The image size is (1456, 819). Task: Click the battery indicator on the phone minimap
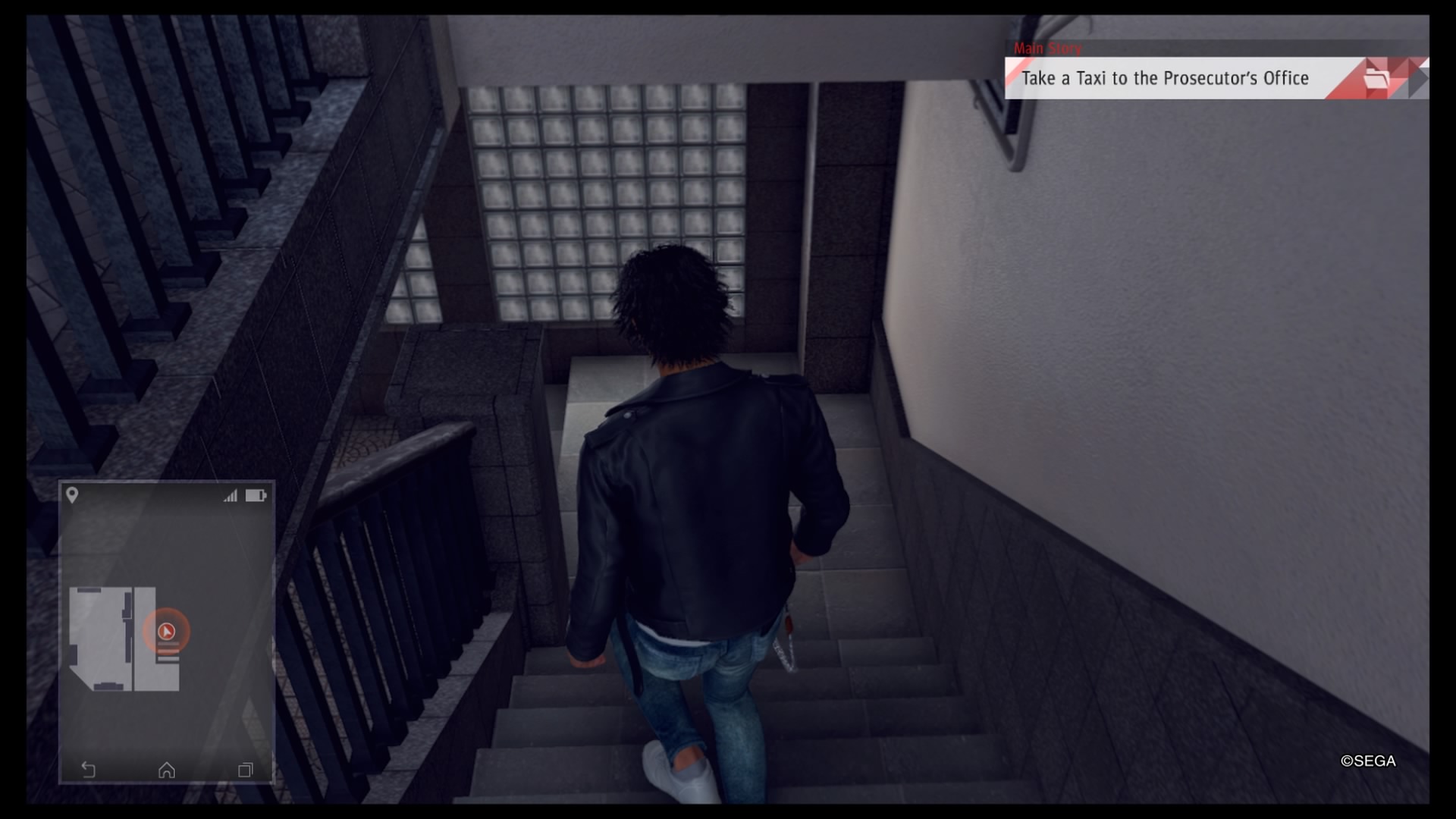click(x=257, y=497)
